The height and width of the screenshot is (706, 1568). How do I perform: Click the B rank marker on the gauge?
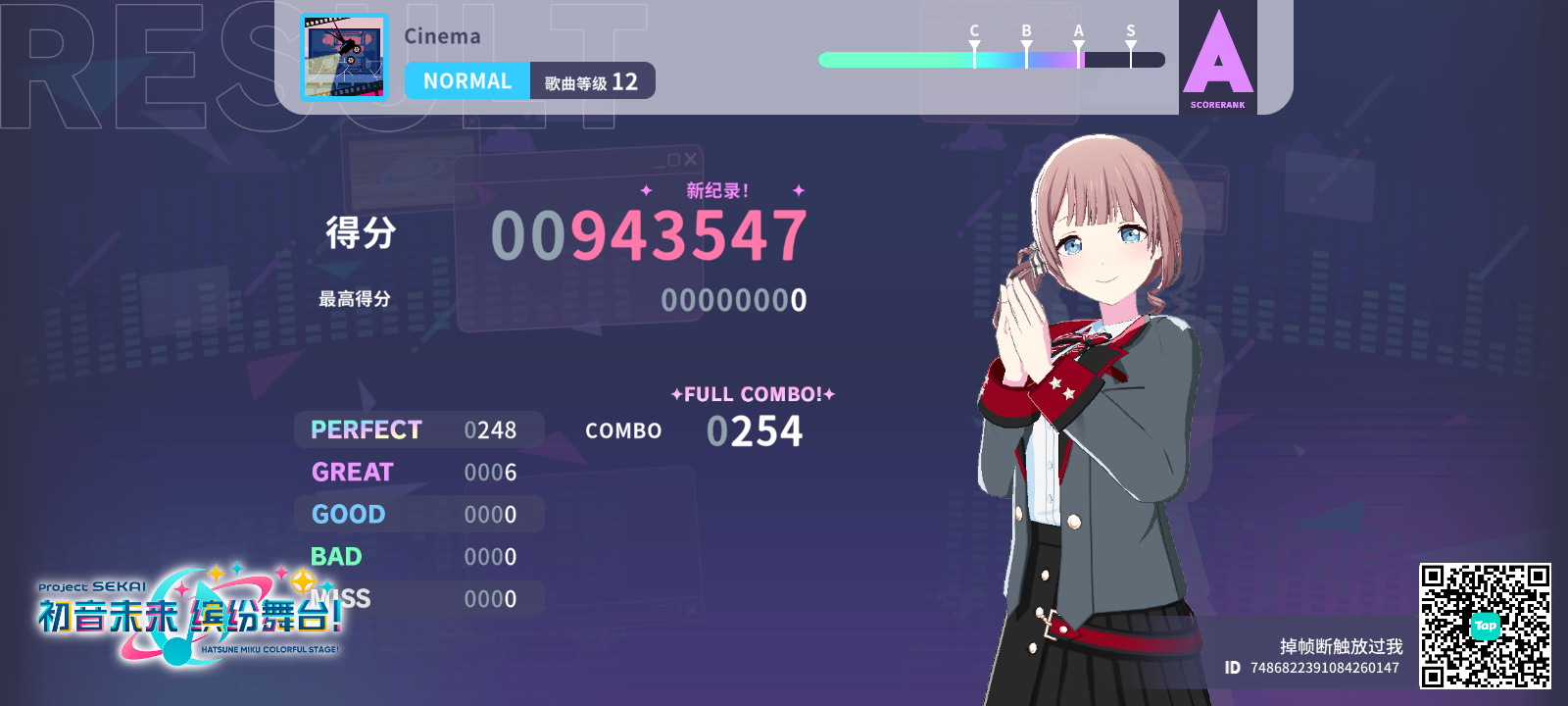click(1024, 41)
